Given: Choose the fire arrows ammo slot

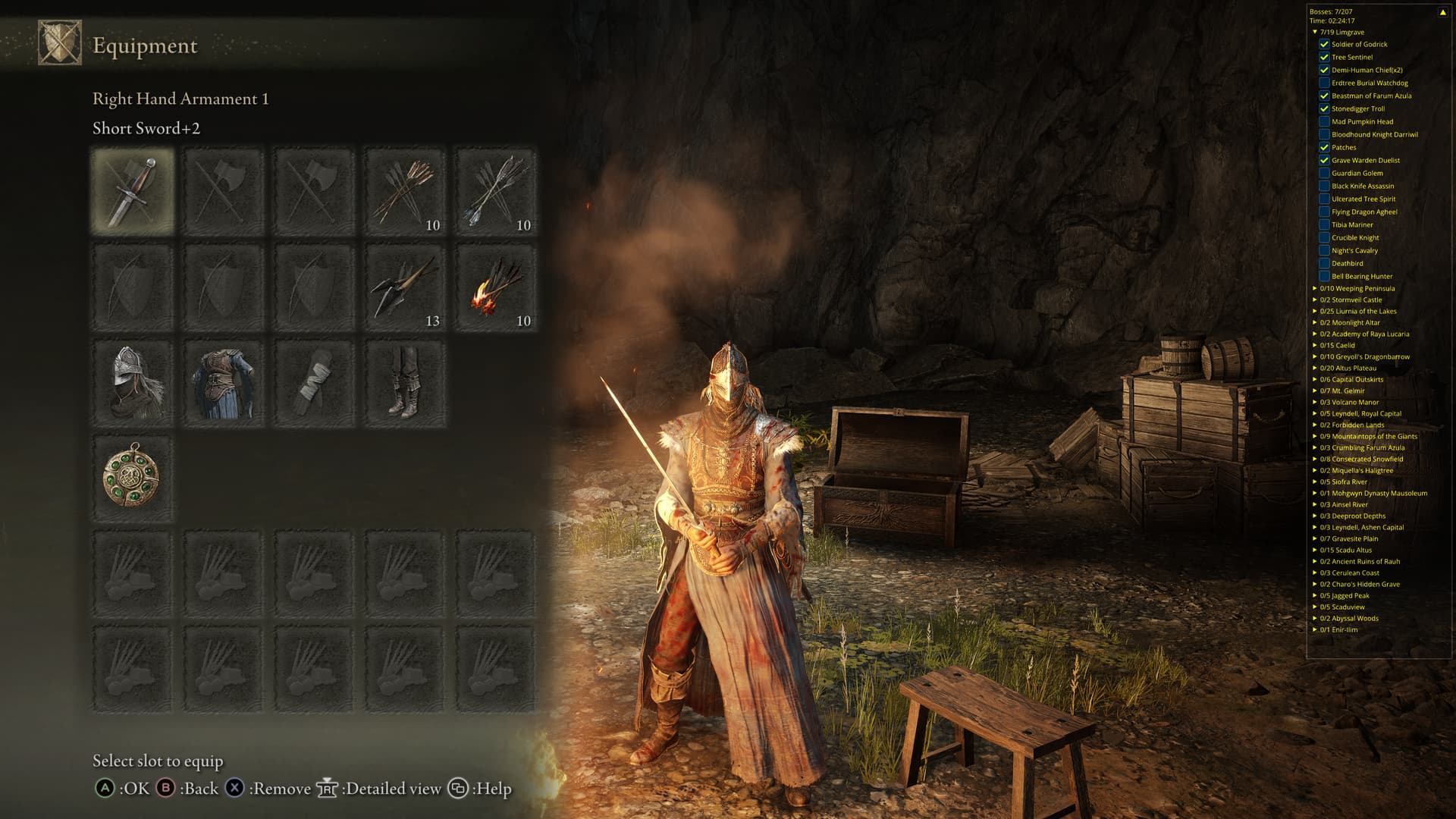Looking at the screenshot, I should click(496, 287).
